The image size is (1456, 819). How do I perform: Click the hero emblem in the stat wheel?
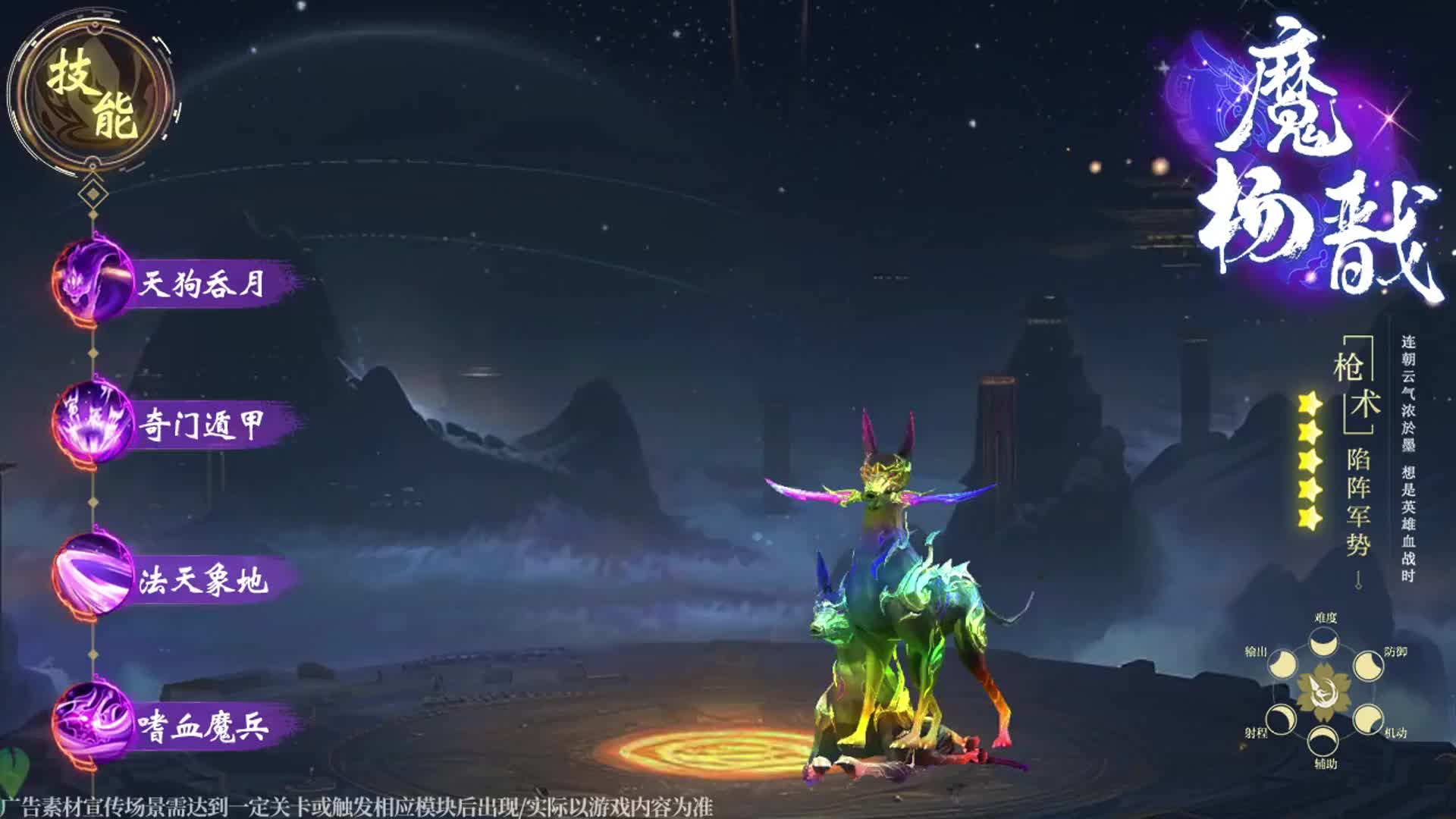pos(1324,691)
